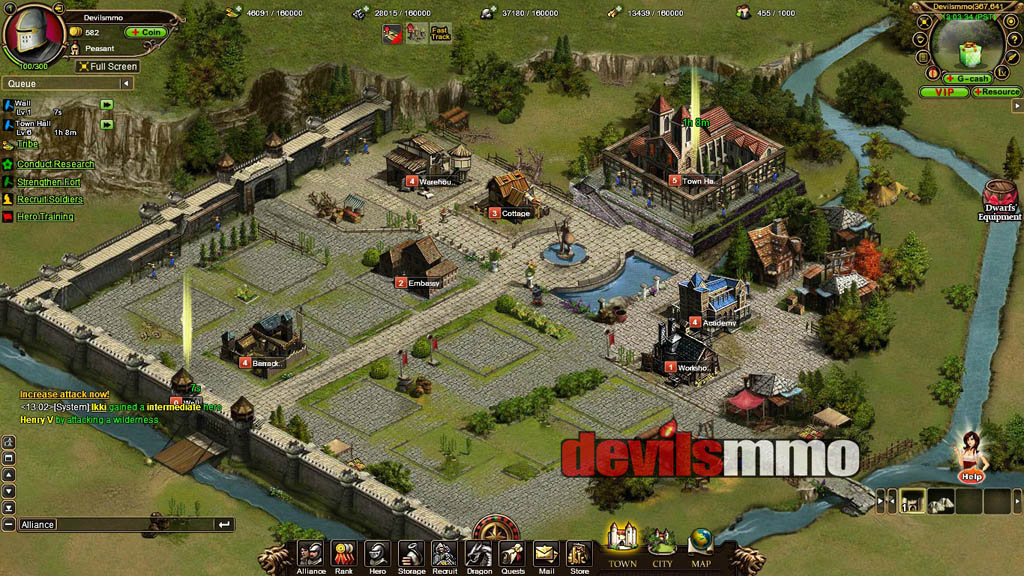Open the Alliance menu in the bottom bar
The width and height of the screenshot is (1024, 576).
(311, 555)
